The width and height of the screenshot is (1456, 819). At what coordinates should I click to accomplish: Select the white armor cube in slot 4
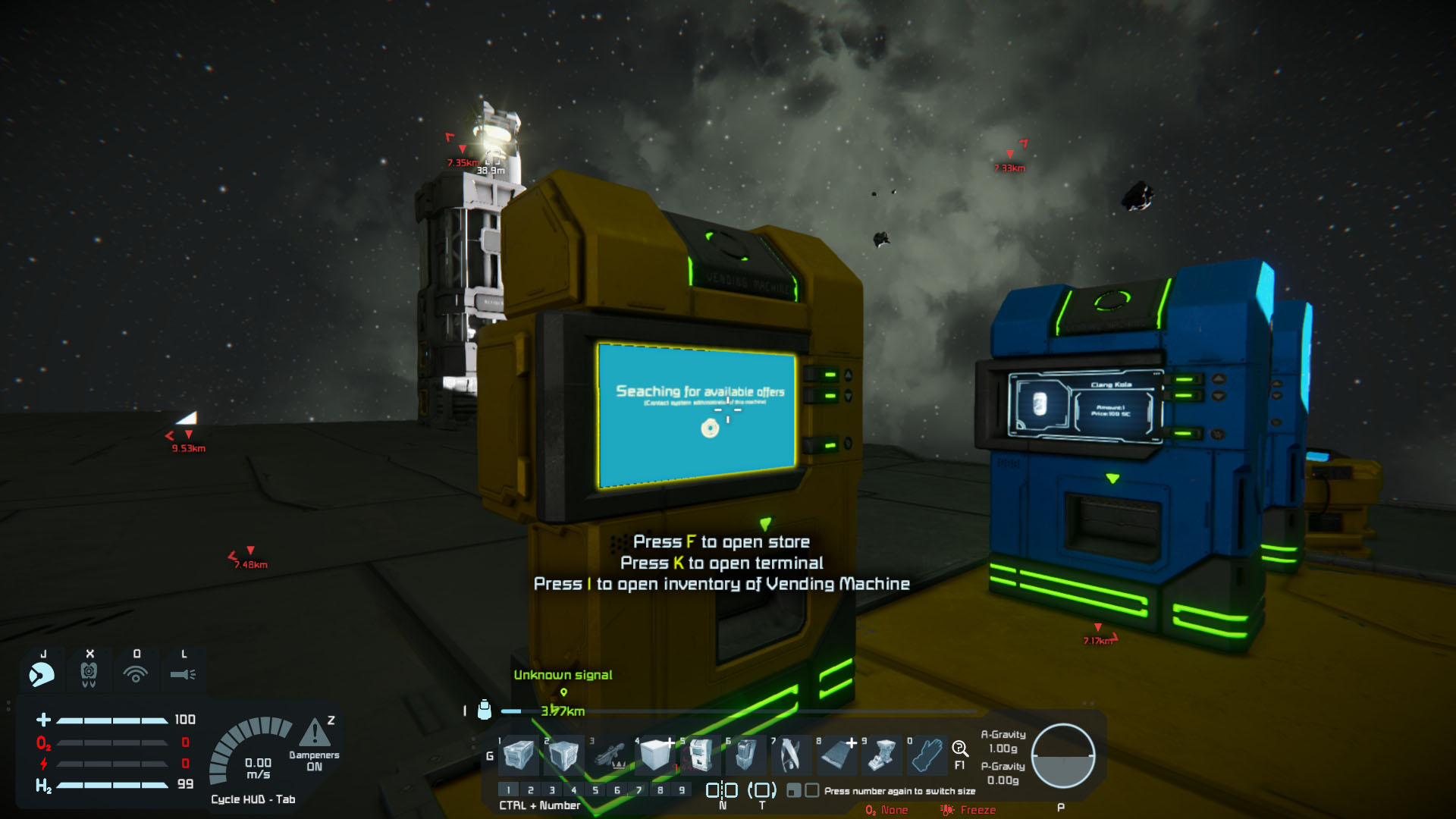[x=655, y=755]
